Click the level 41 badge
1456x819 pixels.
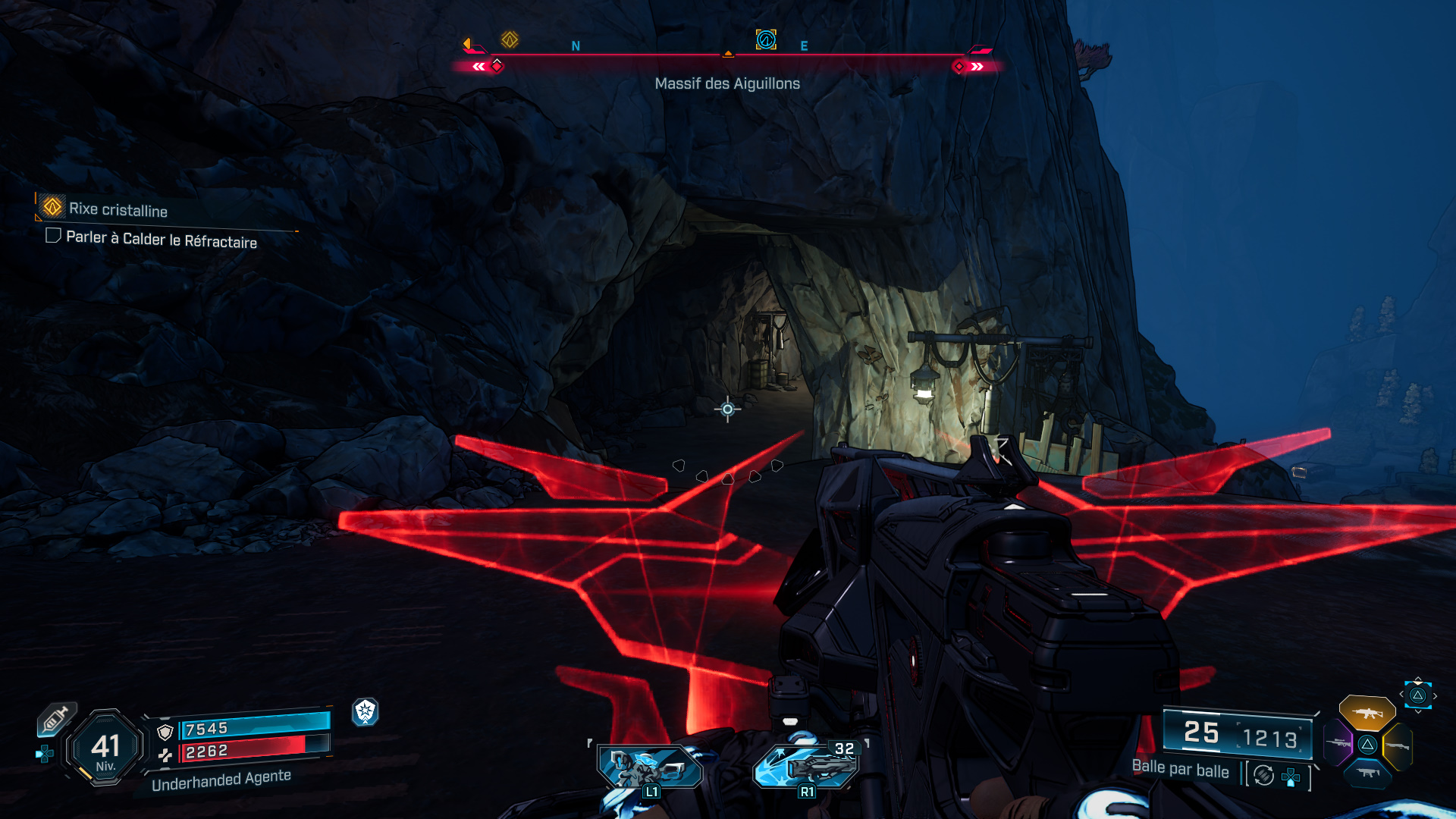click(105, 748)
